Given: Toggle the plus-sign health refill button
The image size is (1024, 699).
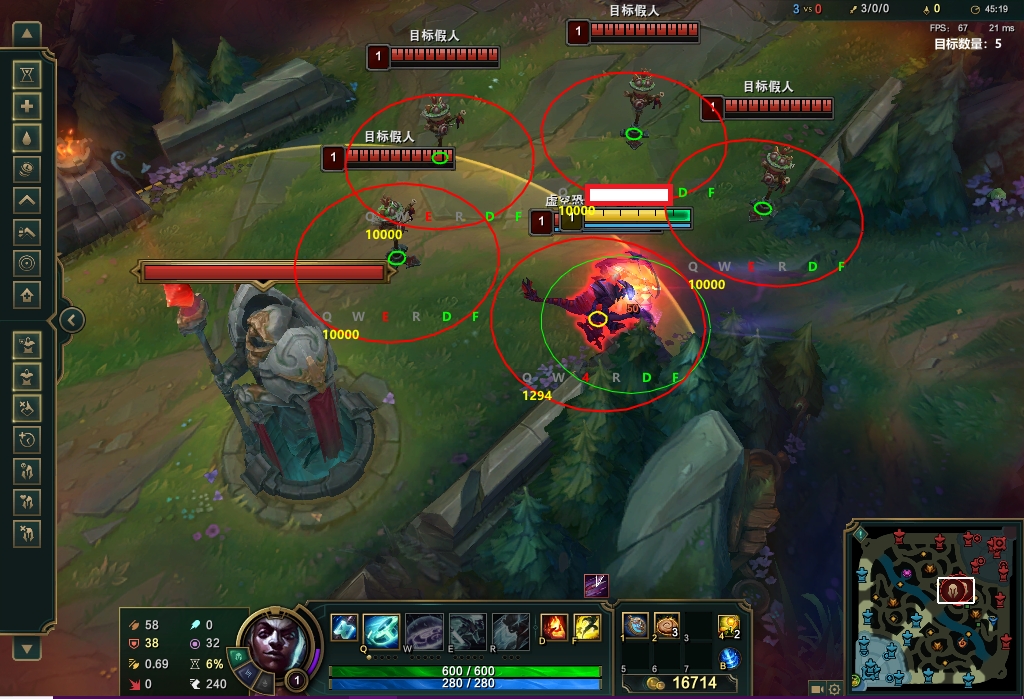Looking at the screenshot, I should (x=27, y=105).
